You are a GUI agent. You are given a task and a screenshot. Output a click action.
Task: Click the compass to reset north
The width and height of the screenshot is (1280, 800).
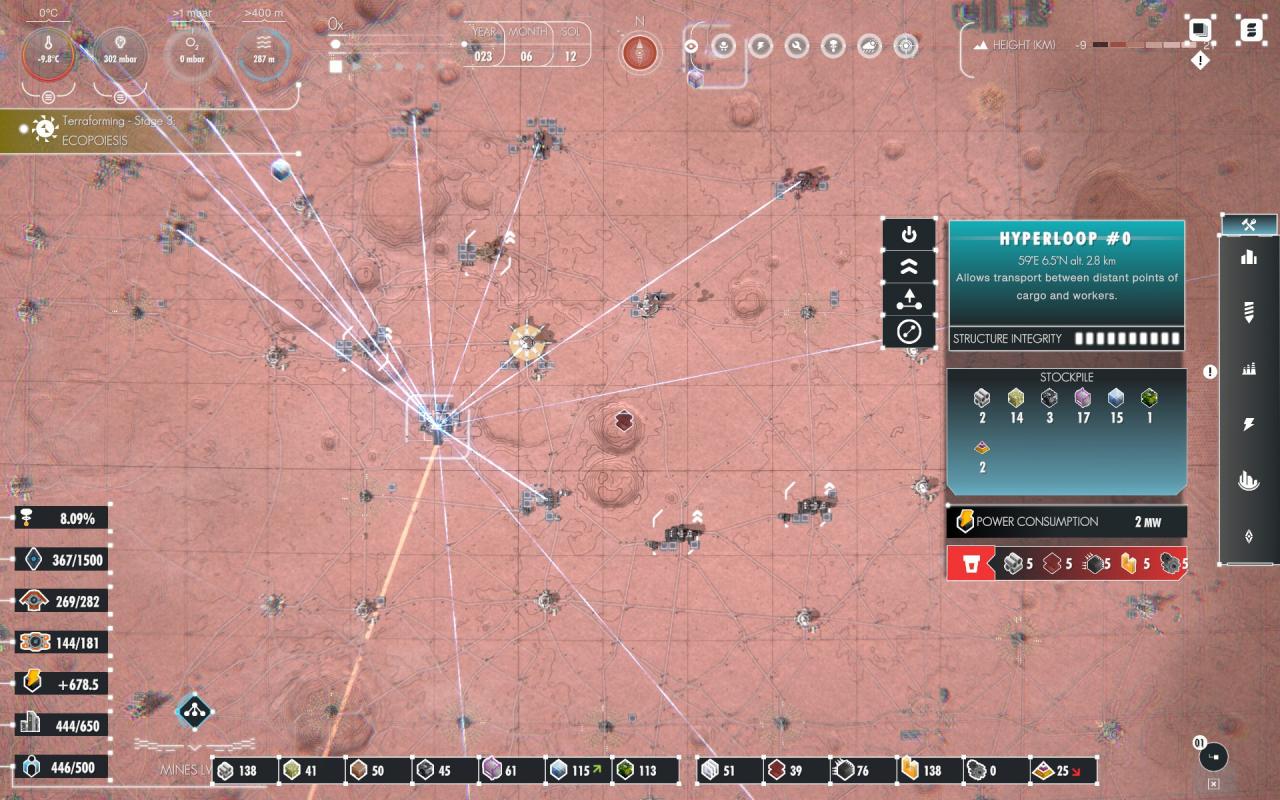tap(640, 52)
